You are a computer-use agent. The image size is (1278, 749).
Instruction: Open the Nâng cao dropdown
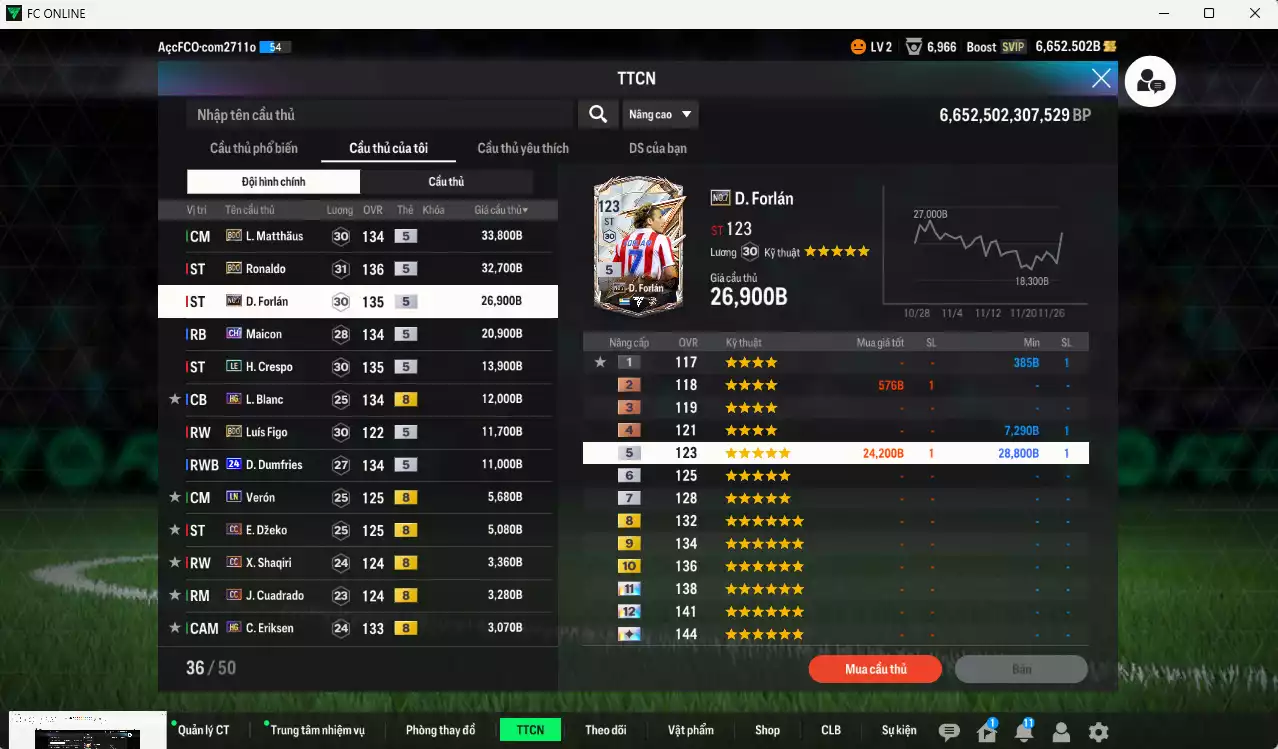[660, 115]
